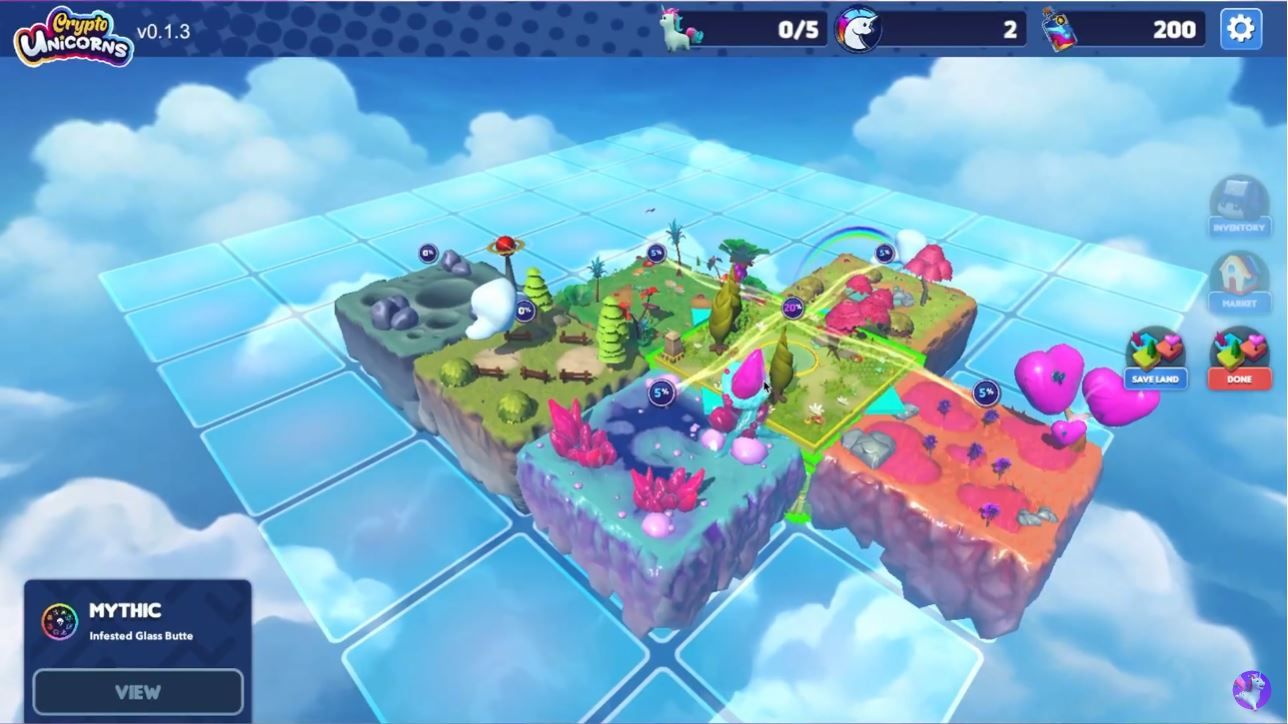1288x724 pixels.
Task: Visit the Market
Action: pyautogui.click(x=1239, y=280)
